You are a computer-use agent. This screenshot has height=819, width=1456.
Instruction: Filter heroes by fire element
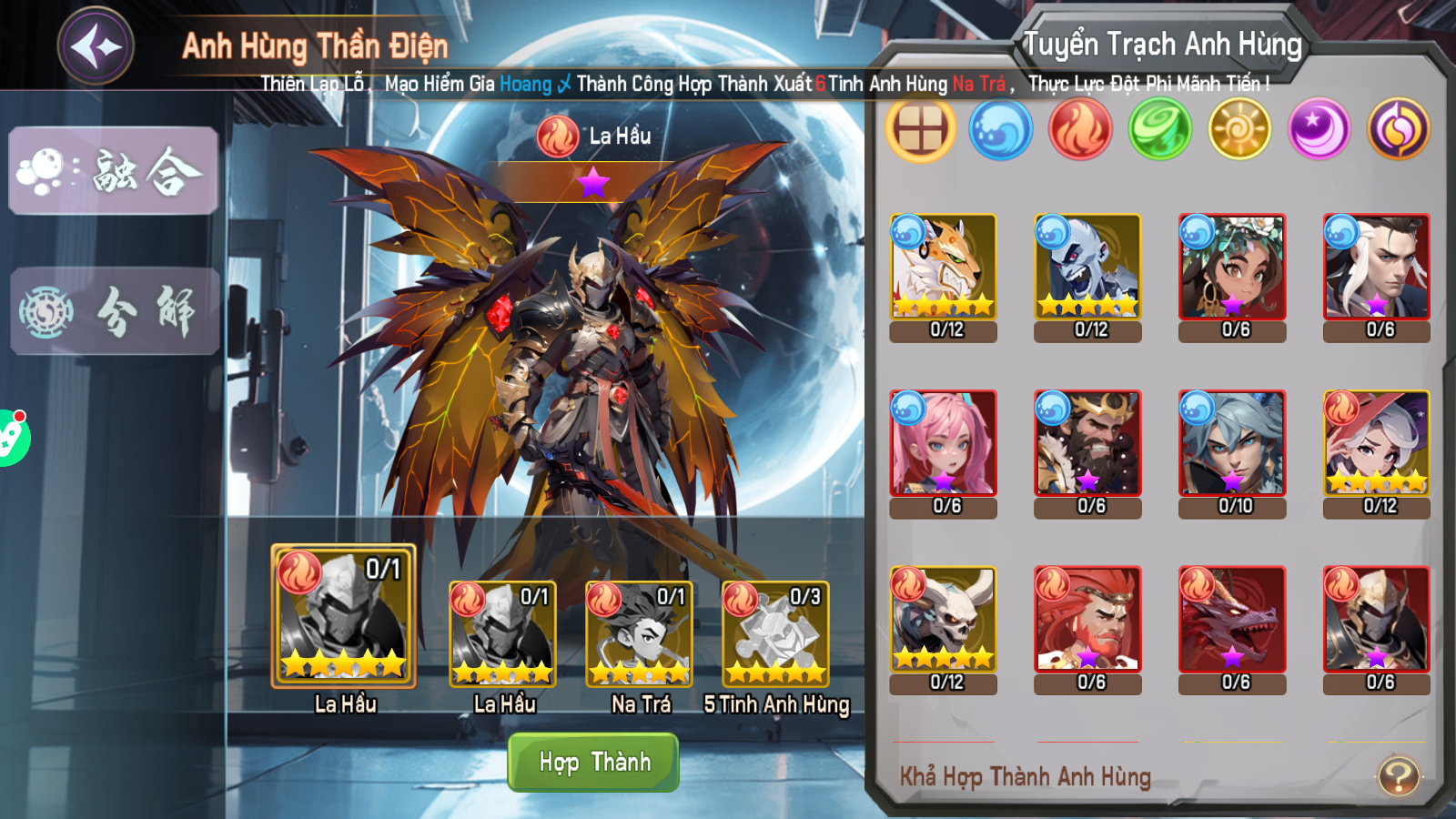pos(1080,130)
